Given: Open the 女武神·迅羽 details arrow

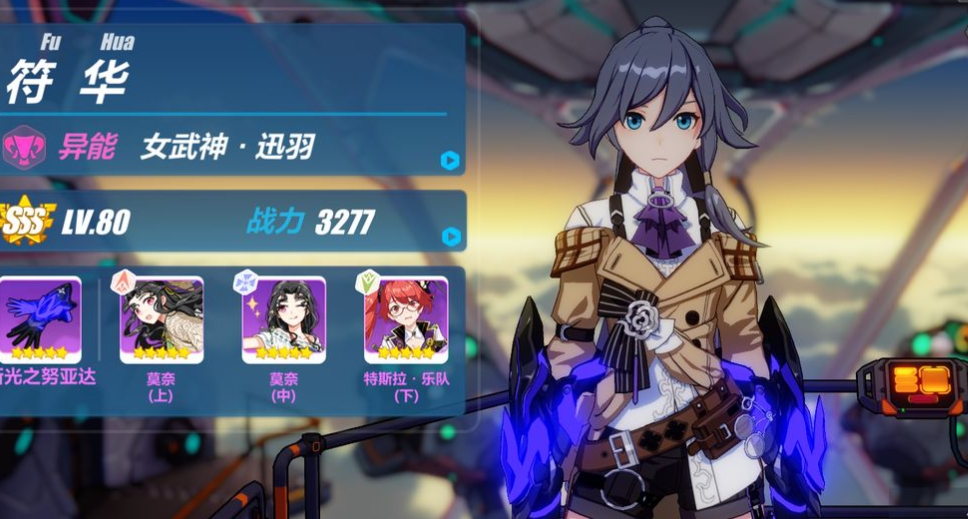Looking at the screenshot, I should pyautogui.click(x=450, y=160).
